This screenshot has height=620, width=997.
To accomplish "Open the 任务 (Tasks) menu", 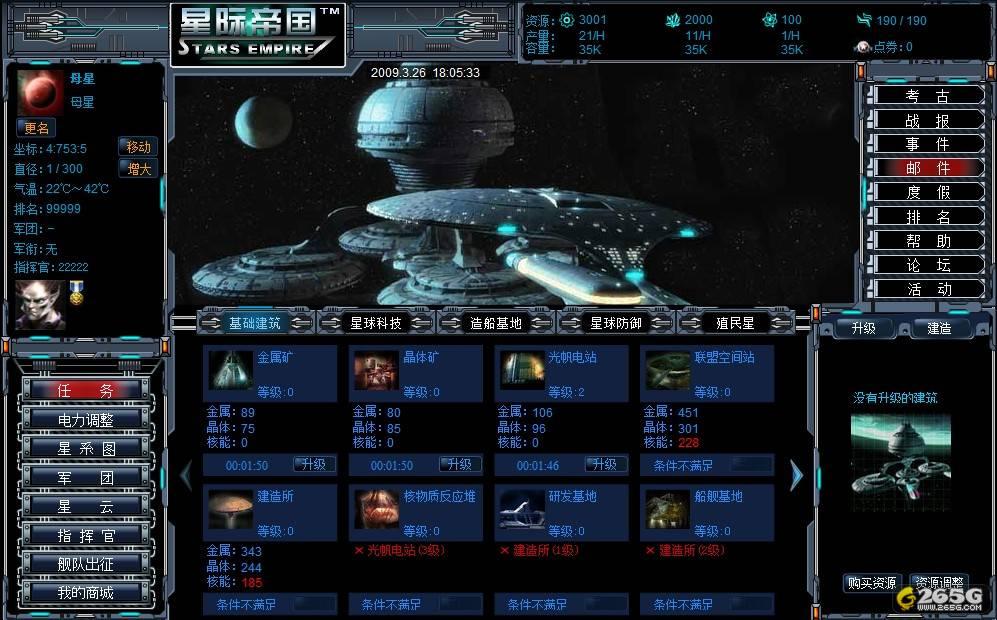I will pos(85,390).
